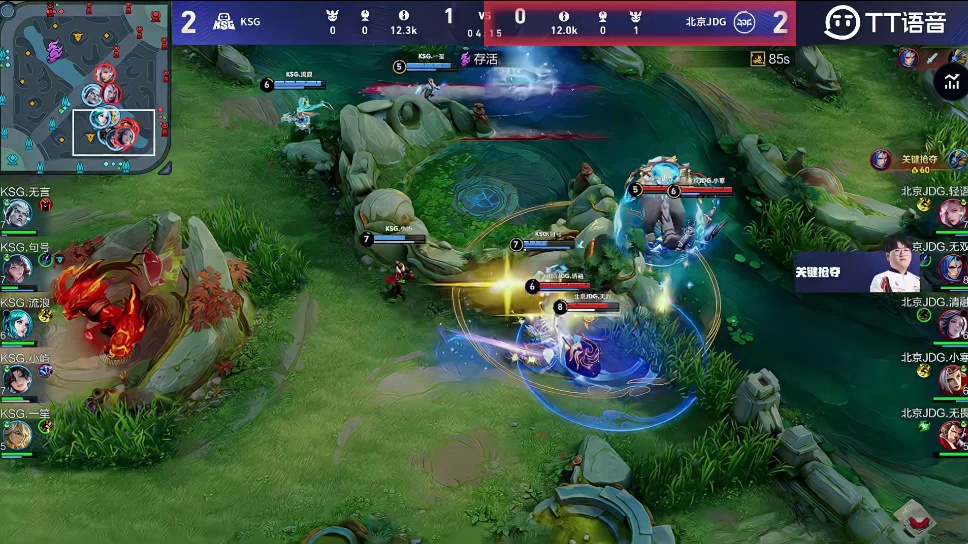Click the 北京JDG team logo in scoreboard

click(744, 21)
